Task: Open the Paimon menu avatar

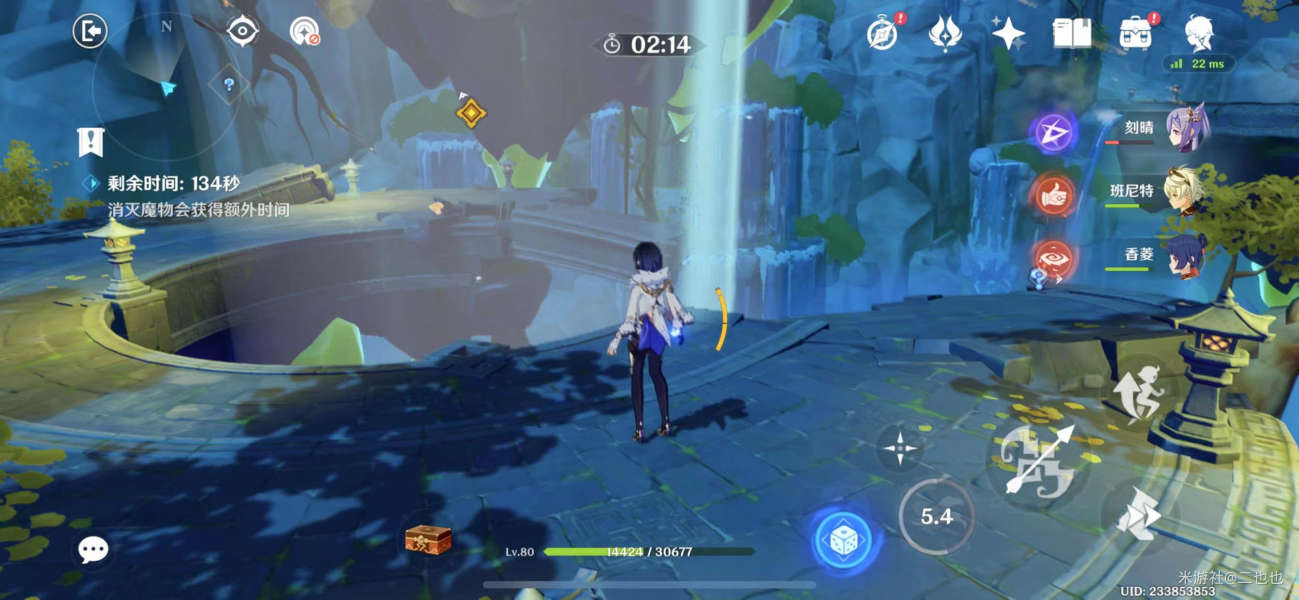Action: click(x=1199, y=32)
